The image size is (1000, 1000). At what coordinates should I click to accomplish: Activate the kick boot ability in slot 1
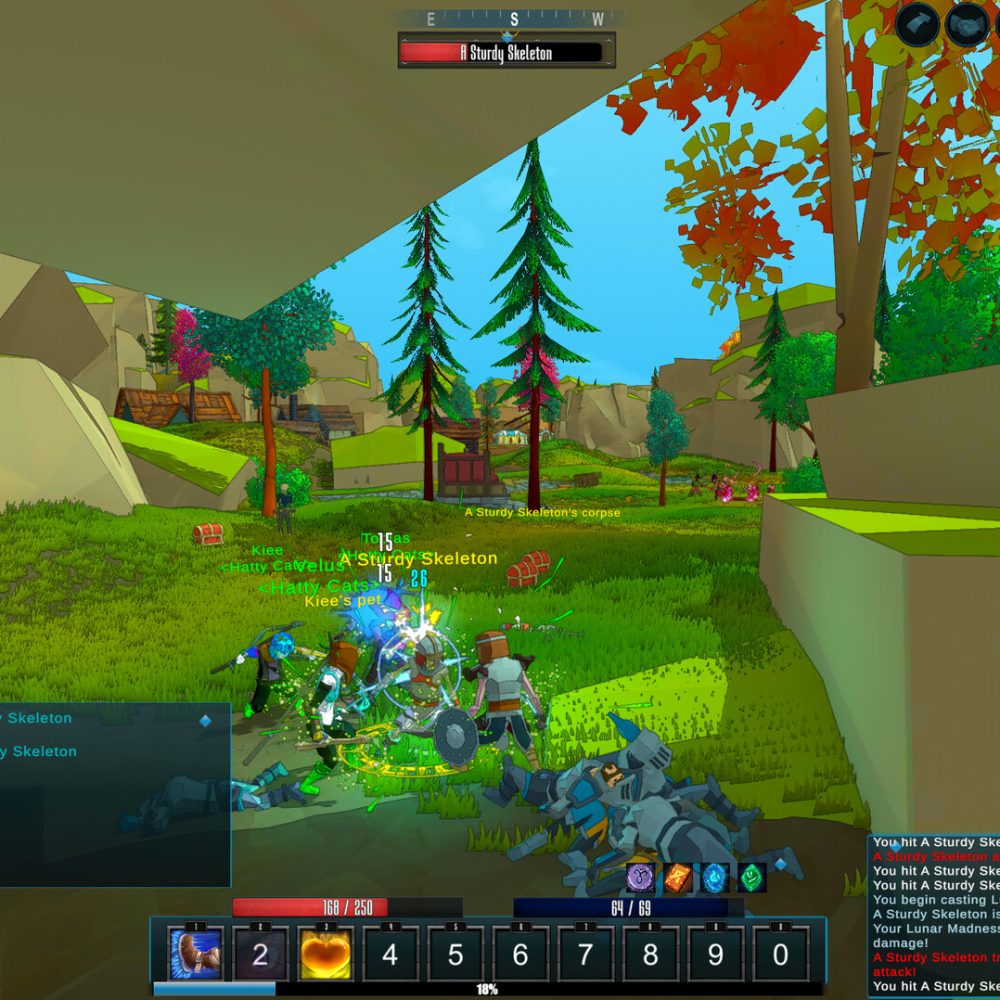click(195, 953)
